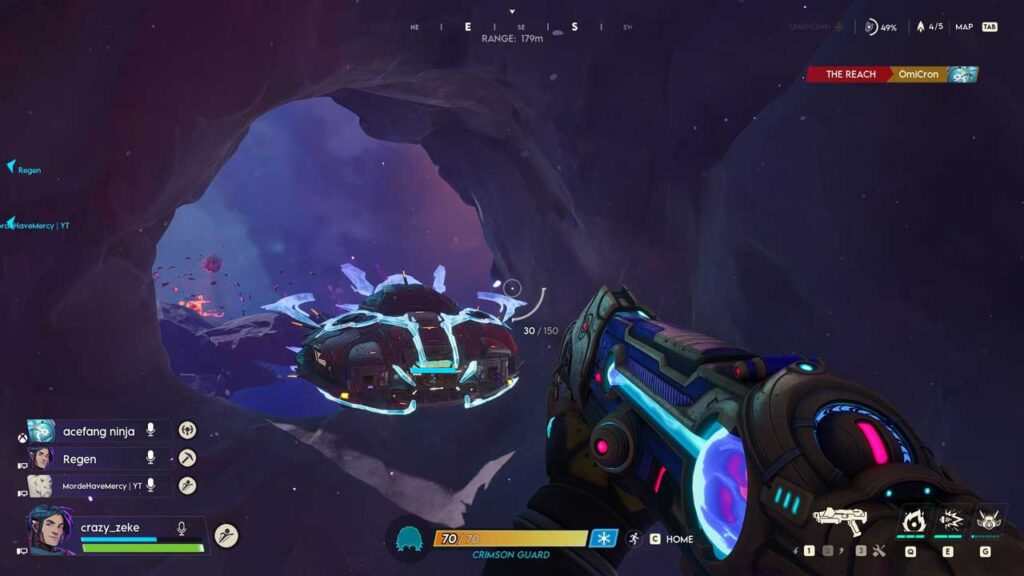Select Regen in the squad list
The width and height of the screenshot is (1024, 576).
[x=79, y=459]
